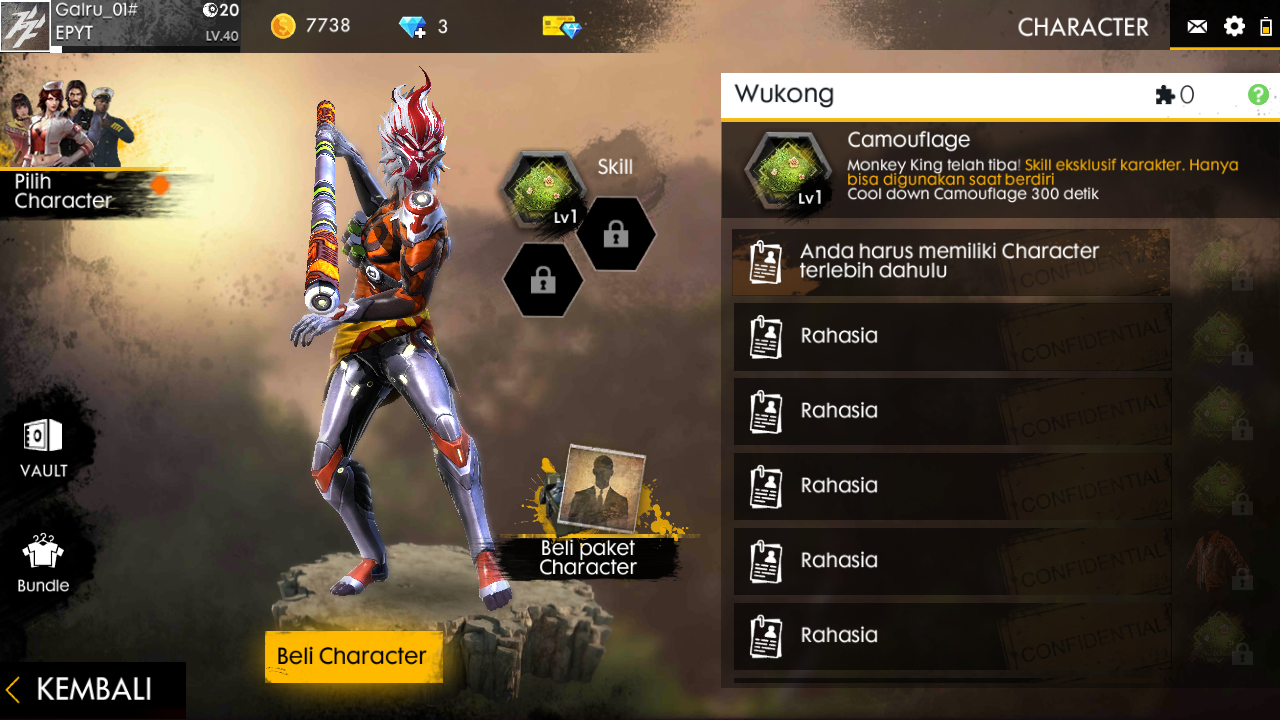Click the upper locked skill slot hexagon

pyautogui.click(x=617, y=234)
